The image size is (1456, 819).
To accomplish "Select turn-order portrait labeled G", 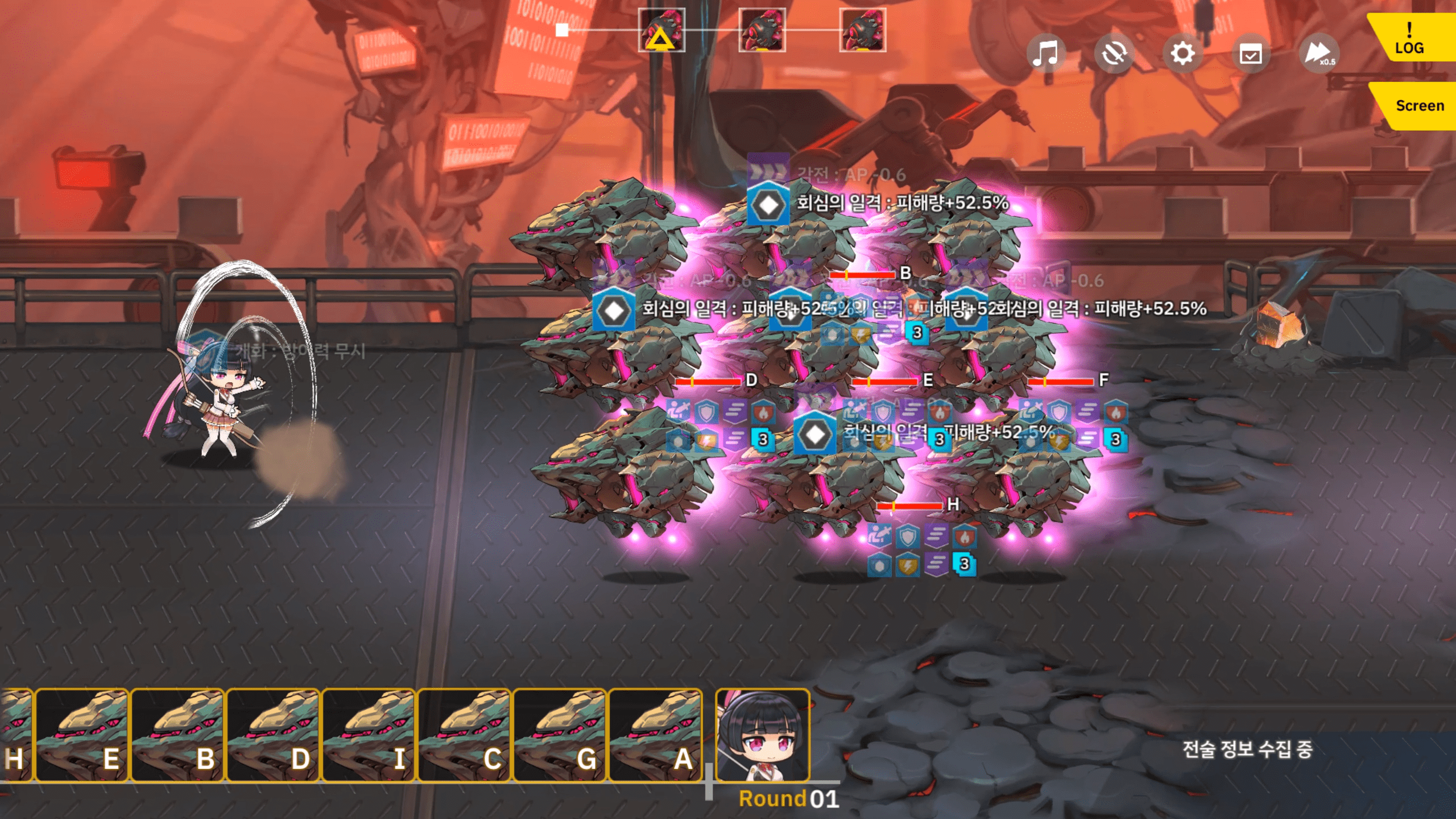I will 560,735.
